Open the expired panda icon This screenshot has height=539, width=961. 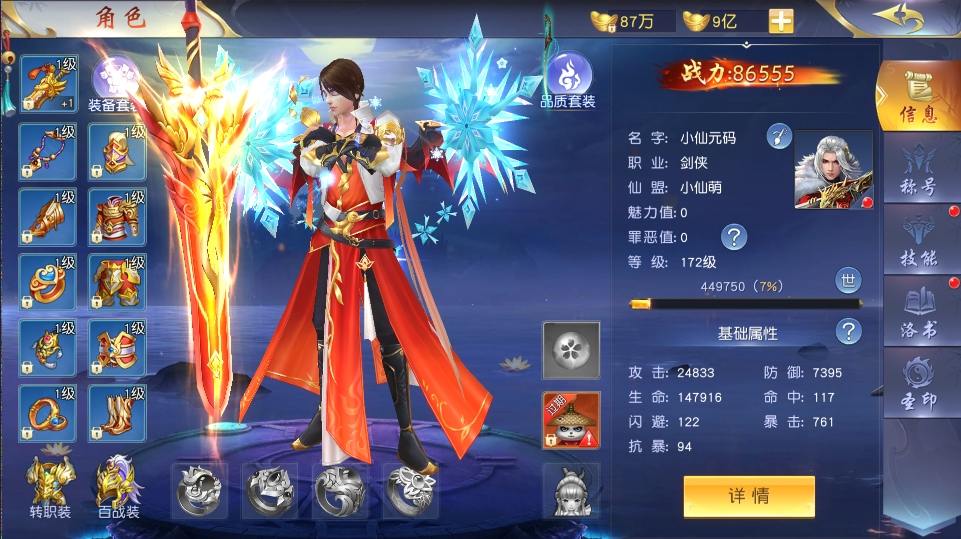(571, 420)
